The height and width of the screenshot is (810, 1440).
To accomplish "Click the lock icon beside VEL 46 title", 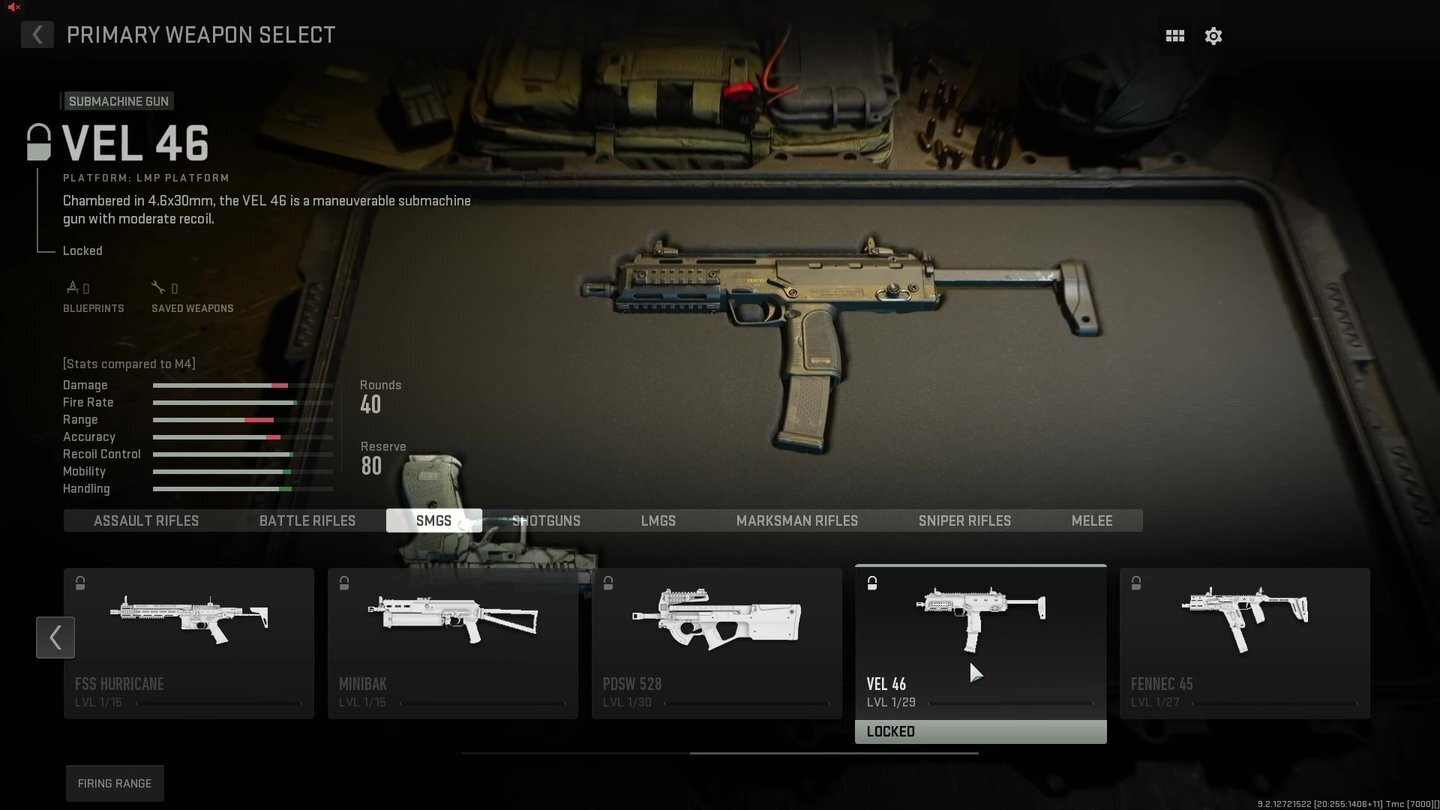I will click(38, 141).
